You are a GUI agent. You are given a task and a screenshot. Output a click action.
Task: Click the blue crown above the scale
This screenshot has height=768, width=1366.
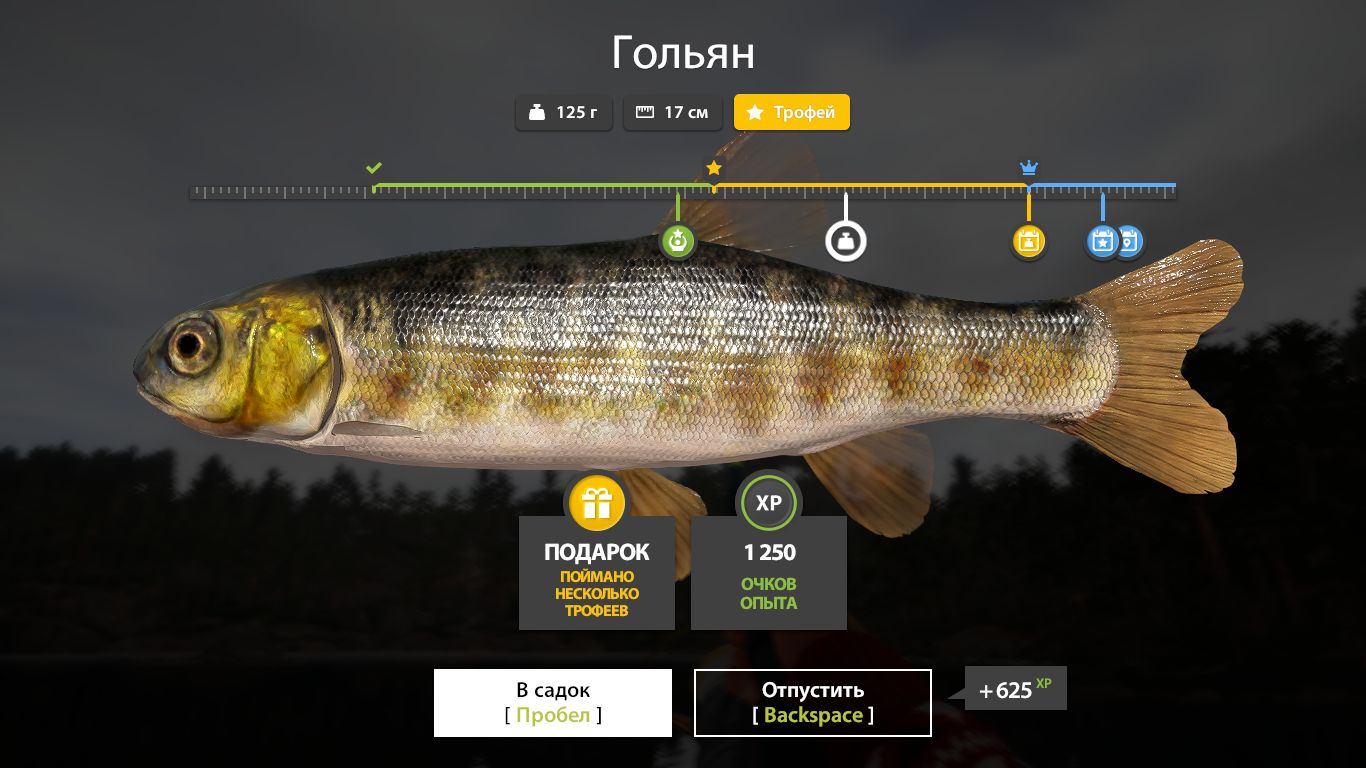(x=1028, y=167)
